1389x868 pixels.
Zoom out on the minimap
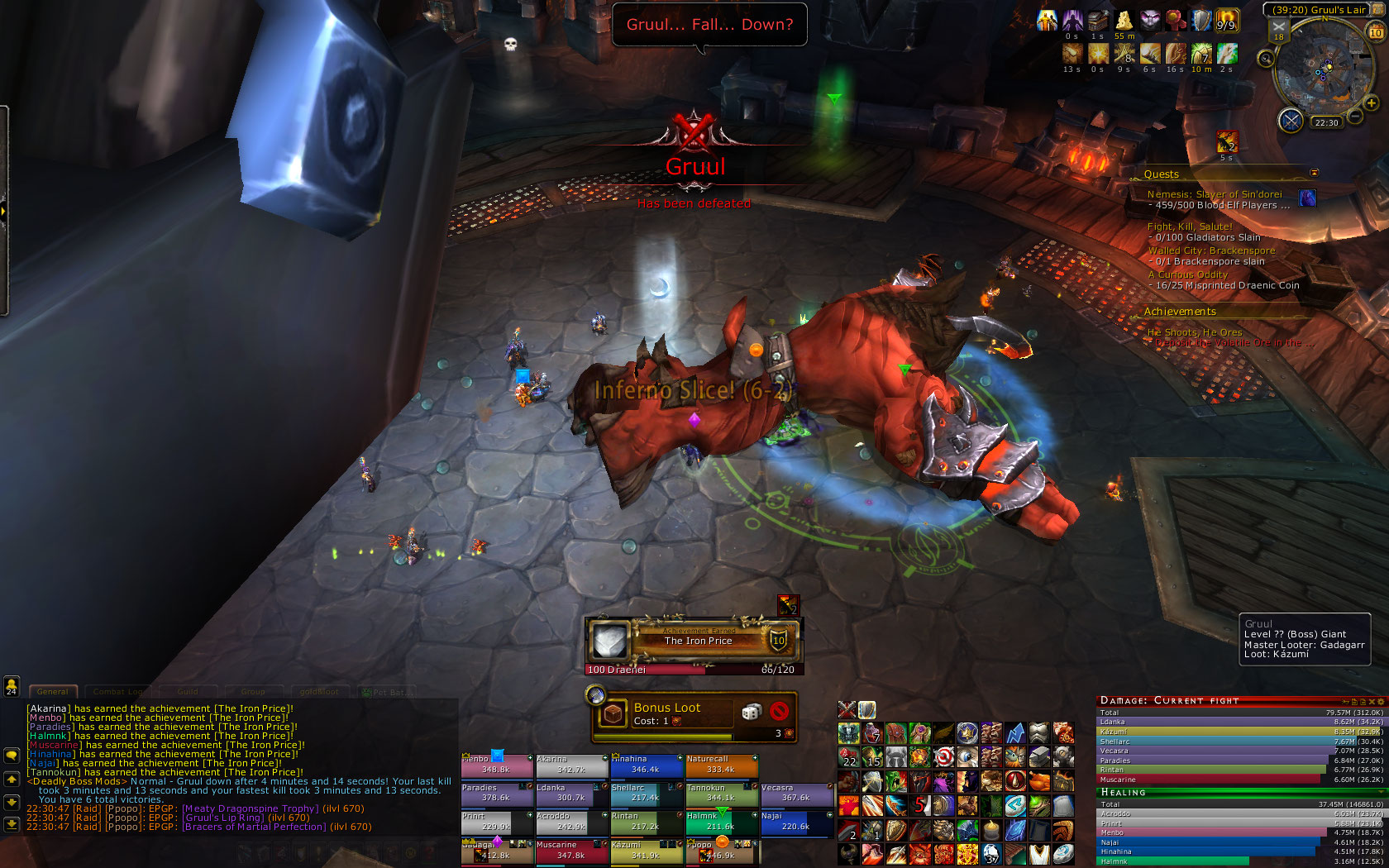pos(1355,117)
